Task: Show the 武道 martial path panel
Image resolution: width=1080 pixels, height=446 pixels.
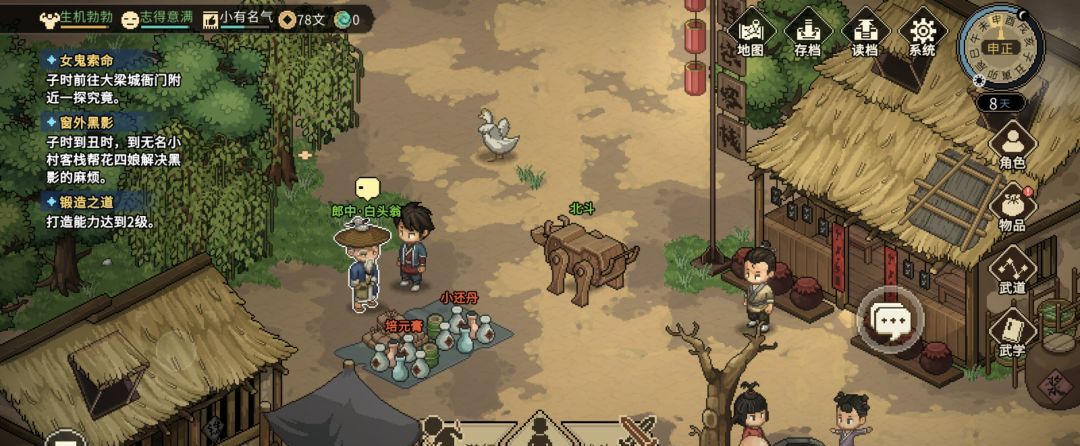Action: click(1012, 270)
